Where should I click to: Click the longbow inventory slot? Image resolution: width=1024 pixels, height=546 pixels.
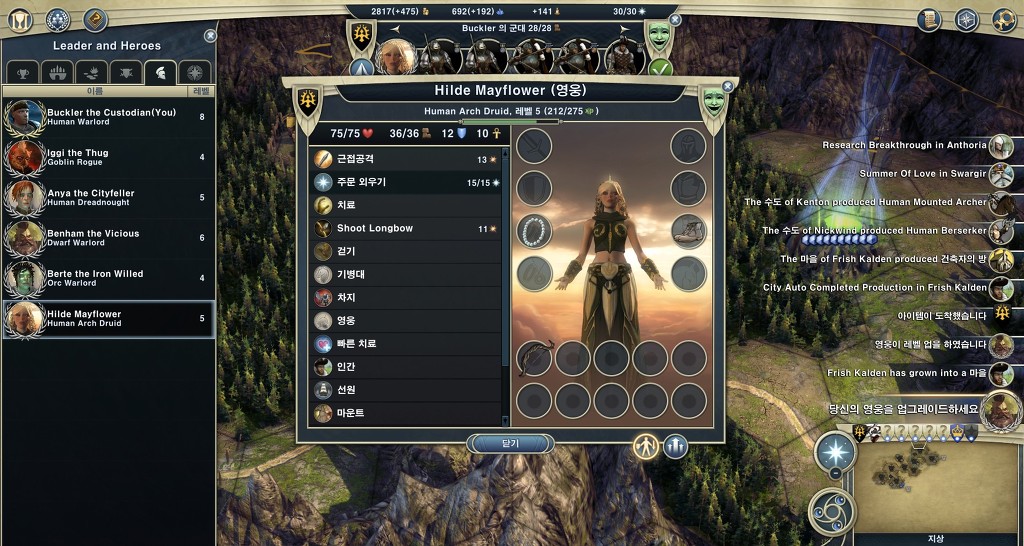(535, 357)
